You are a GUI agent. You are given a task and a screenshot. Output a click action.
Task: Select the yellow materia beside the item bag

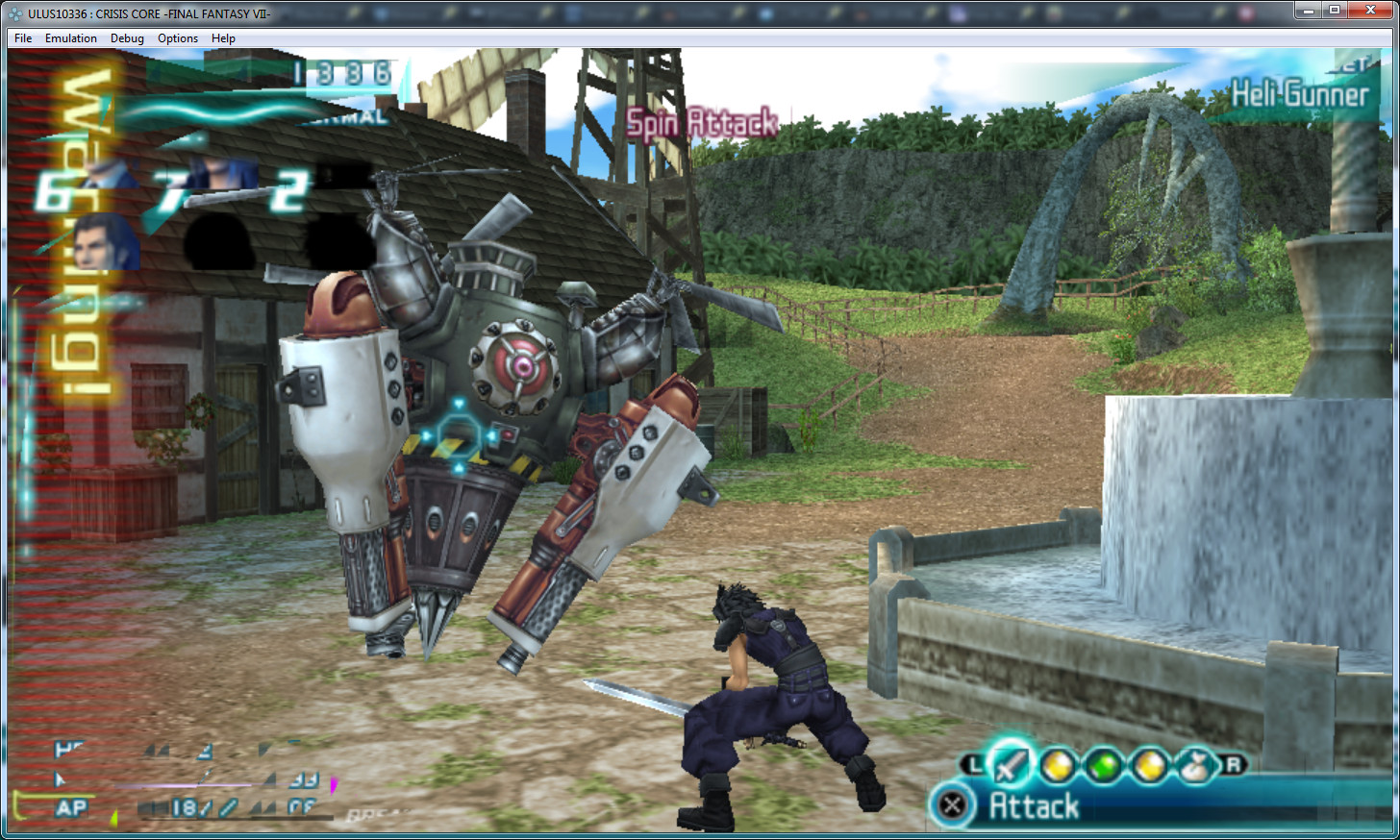pos(1150,766)
